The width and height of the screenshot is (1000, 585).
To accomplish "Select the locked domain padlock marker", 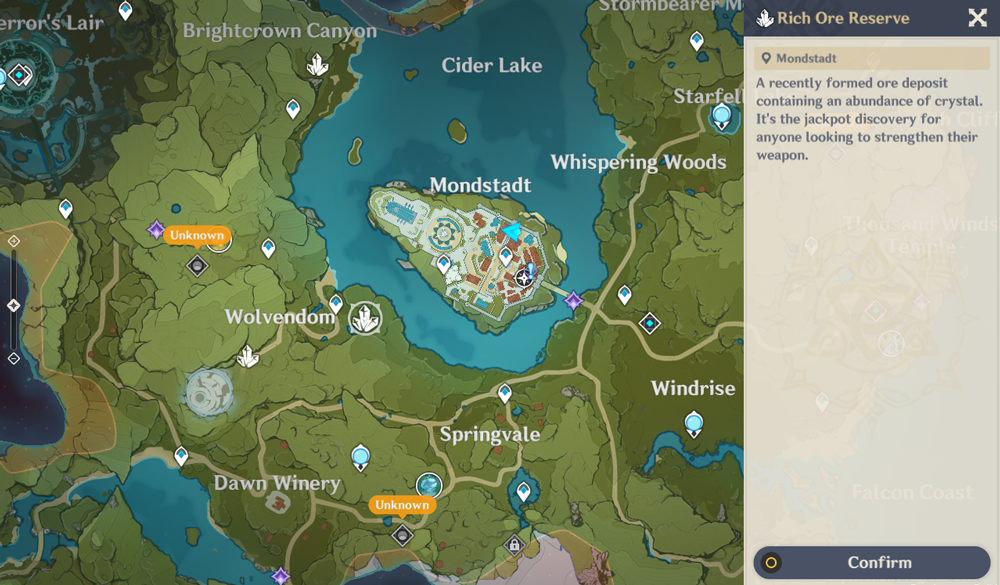I will [x=514, y=545].
